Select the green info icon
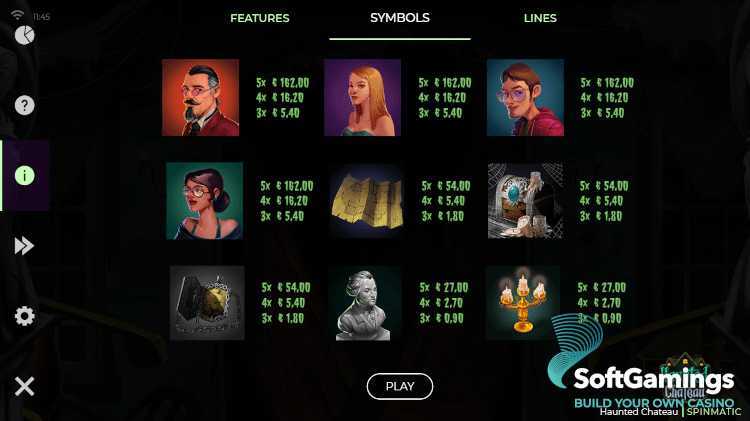750x421 pixels. [25, 176]
